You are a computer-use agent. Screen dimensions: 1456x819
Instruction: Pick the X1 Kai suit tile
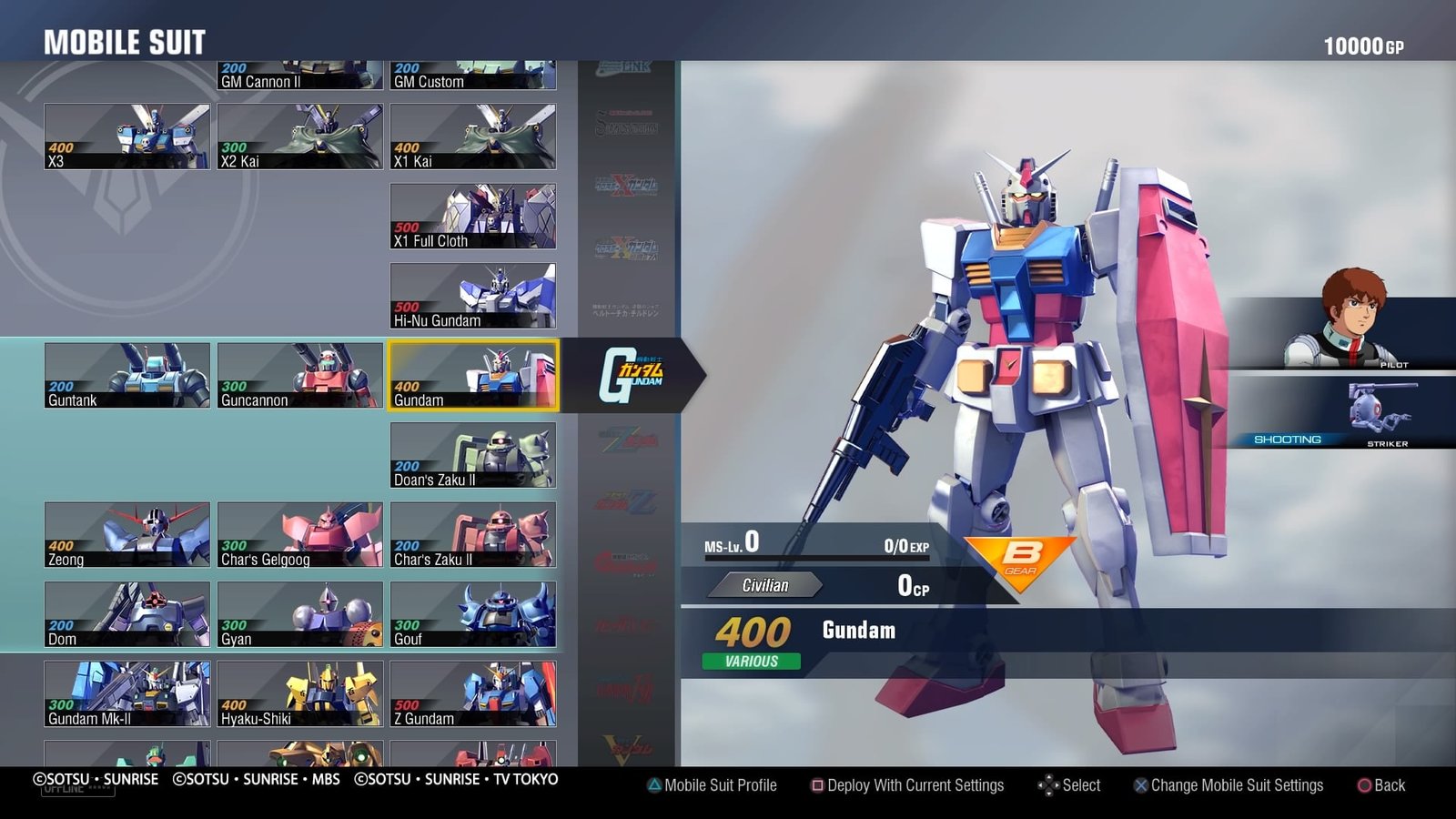coord(472,136)
